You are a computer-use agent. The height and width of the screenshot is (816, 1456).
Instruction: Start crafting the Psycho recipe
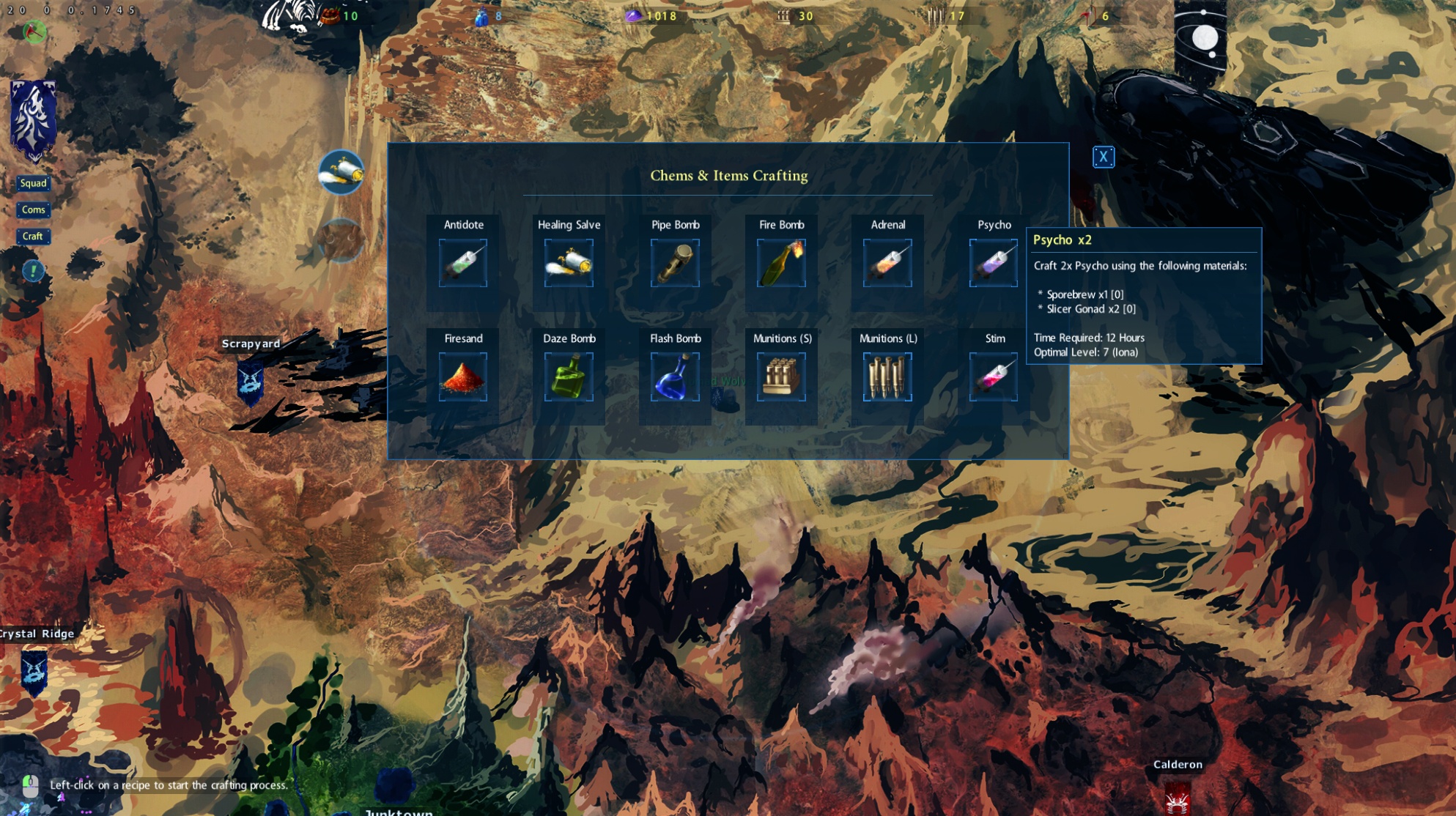(993, 262)
